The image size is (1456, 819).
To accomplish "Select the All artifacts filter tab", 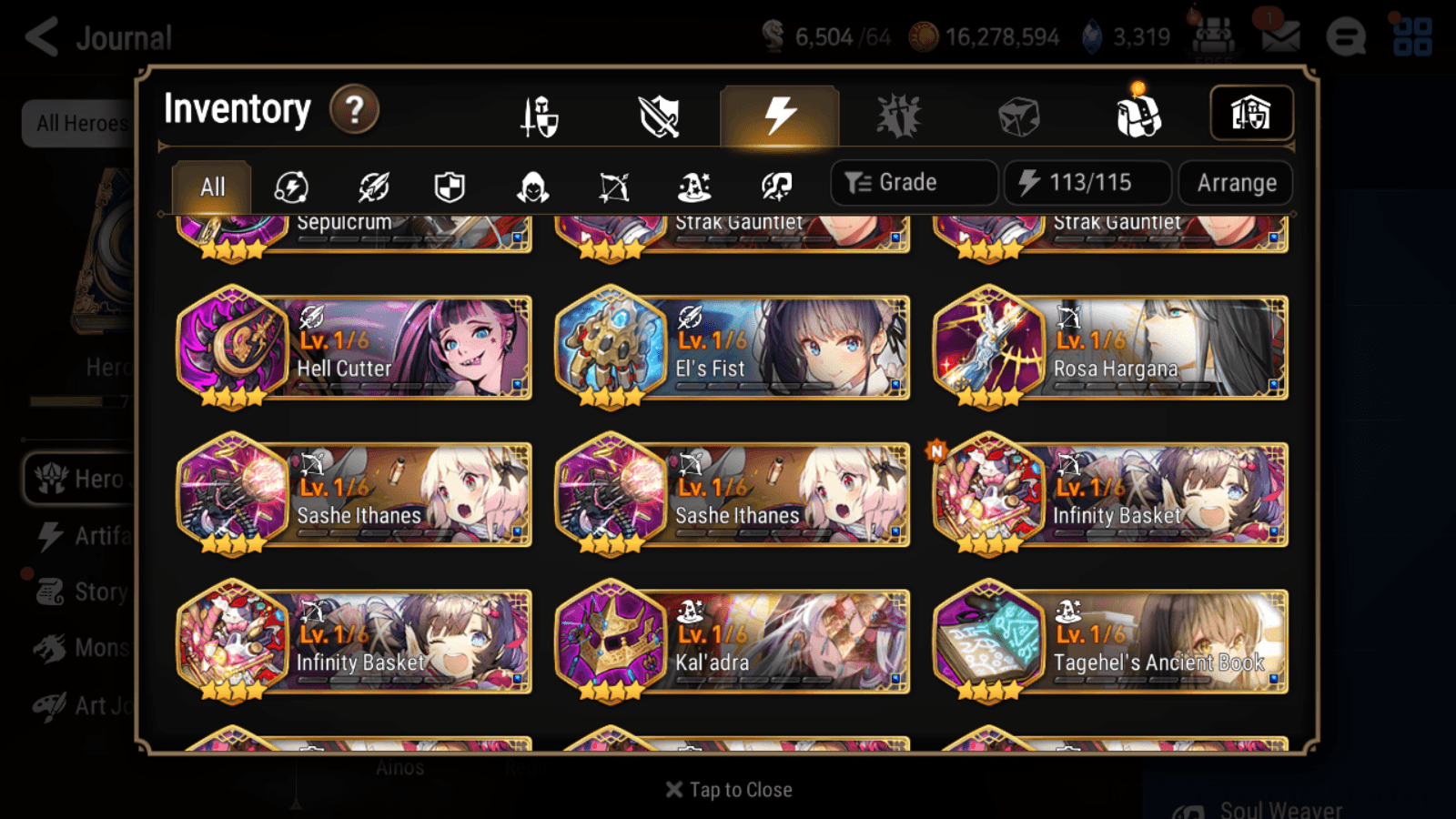I will tap(211, 187).
